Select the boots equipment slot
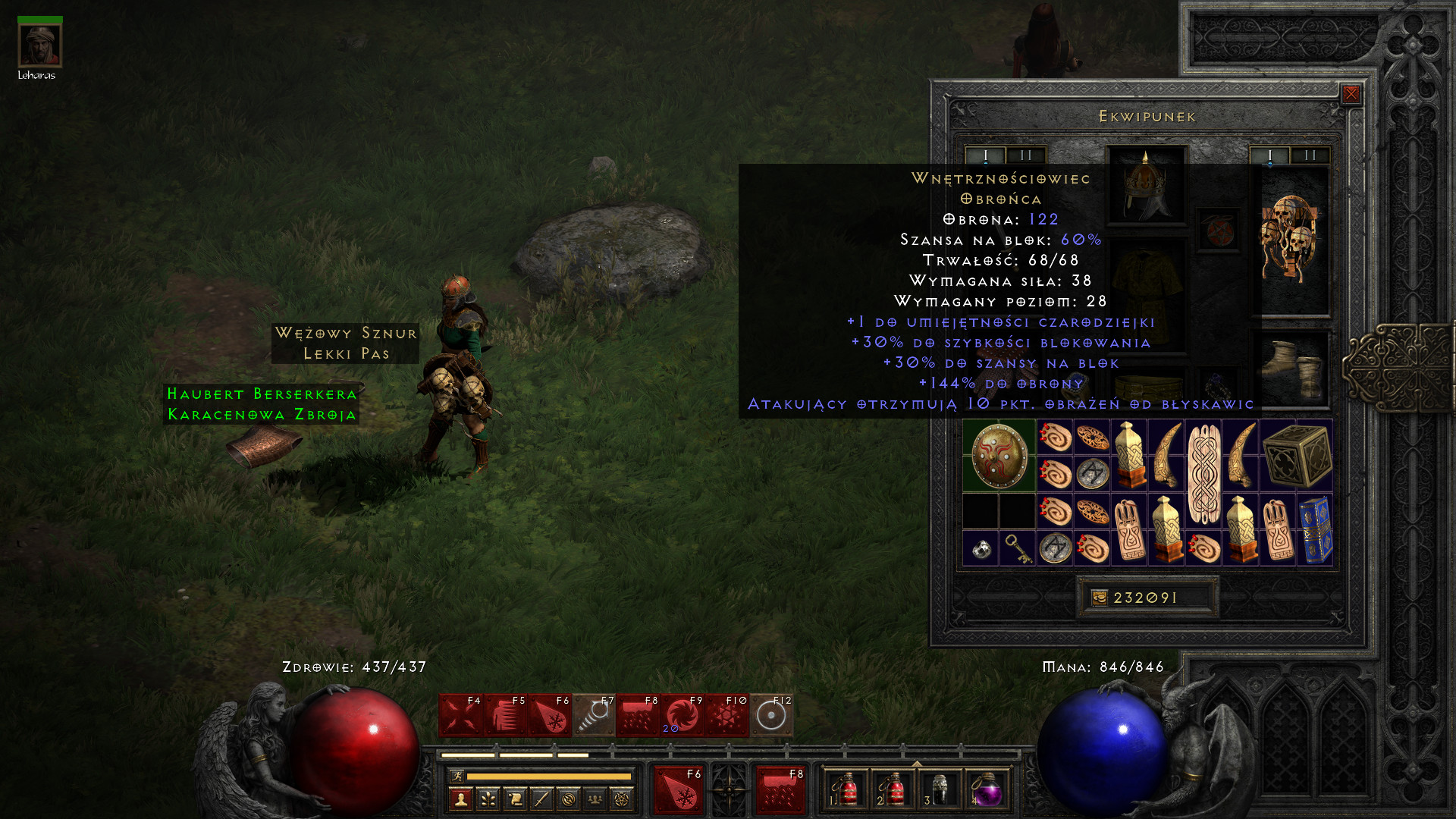Screen dimensions: 1456x819 tap(1292, 369)
